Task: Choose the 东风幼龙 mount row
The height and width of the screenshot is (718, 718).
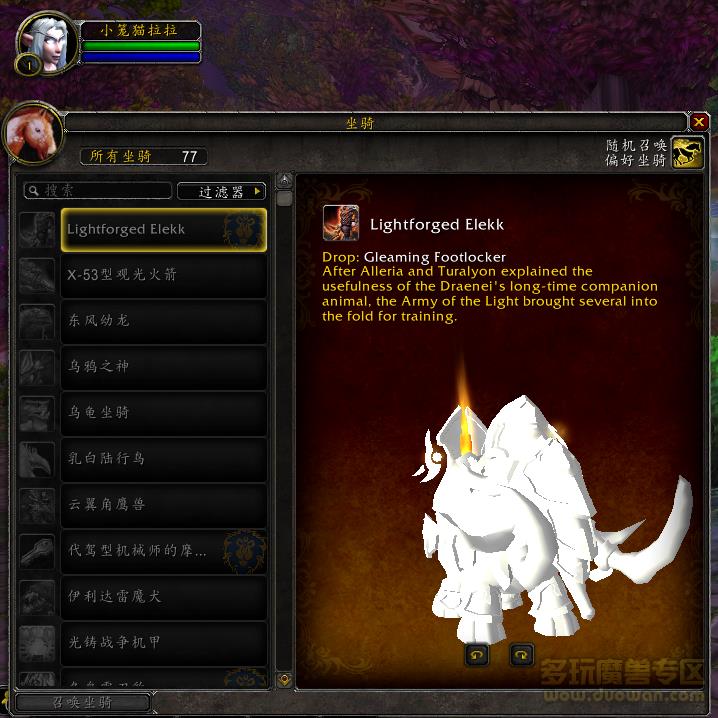Action: (x=164, y=321)
